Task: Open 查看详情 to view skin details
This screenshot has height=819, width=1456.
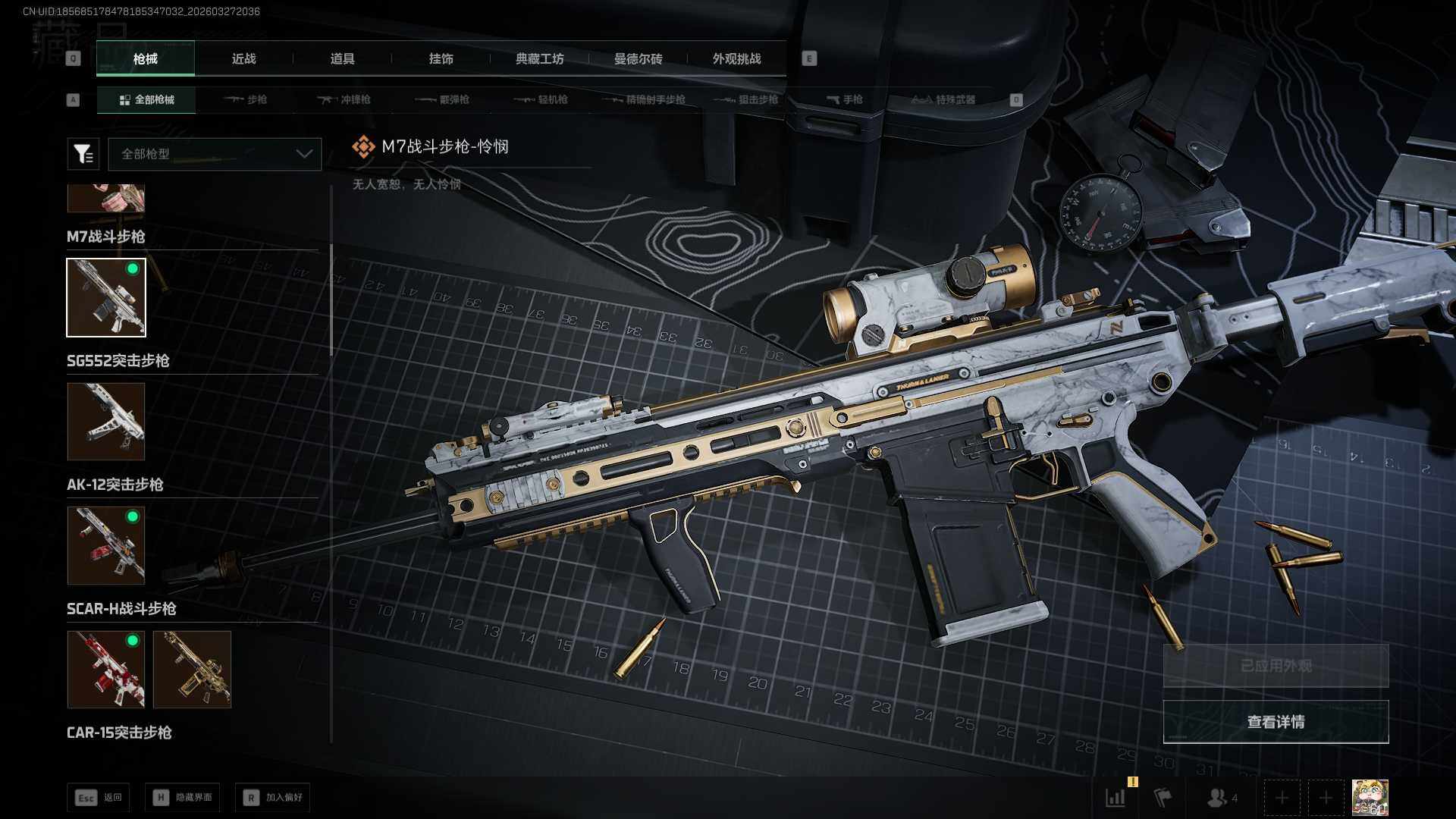Action: [1276, 722]
